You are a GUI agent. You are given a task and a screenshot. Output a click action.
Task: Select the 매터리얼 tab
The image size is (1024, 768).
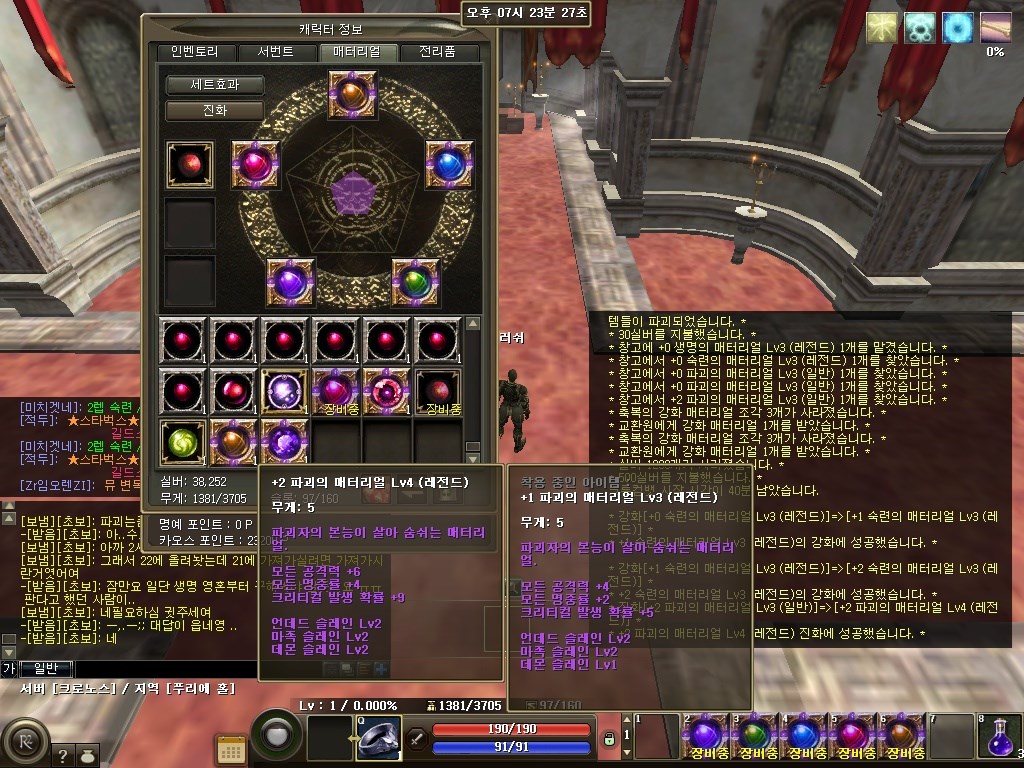358,52
